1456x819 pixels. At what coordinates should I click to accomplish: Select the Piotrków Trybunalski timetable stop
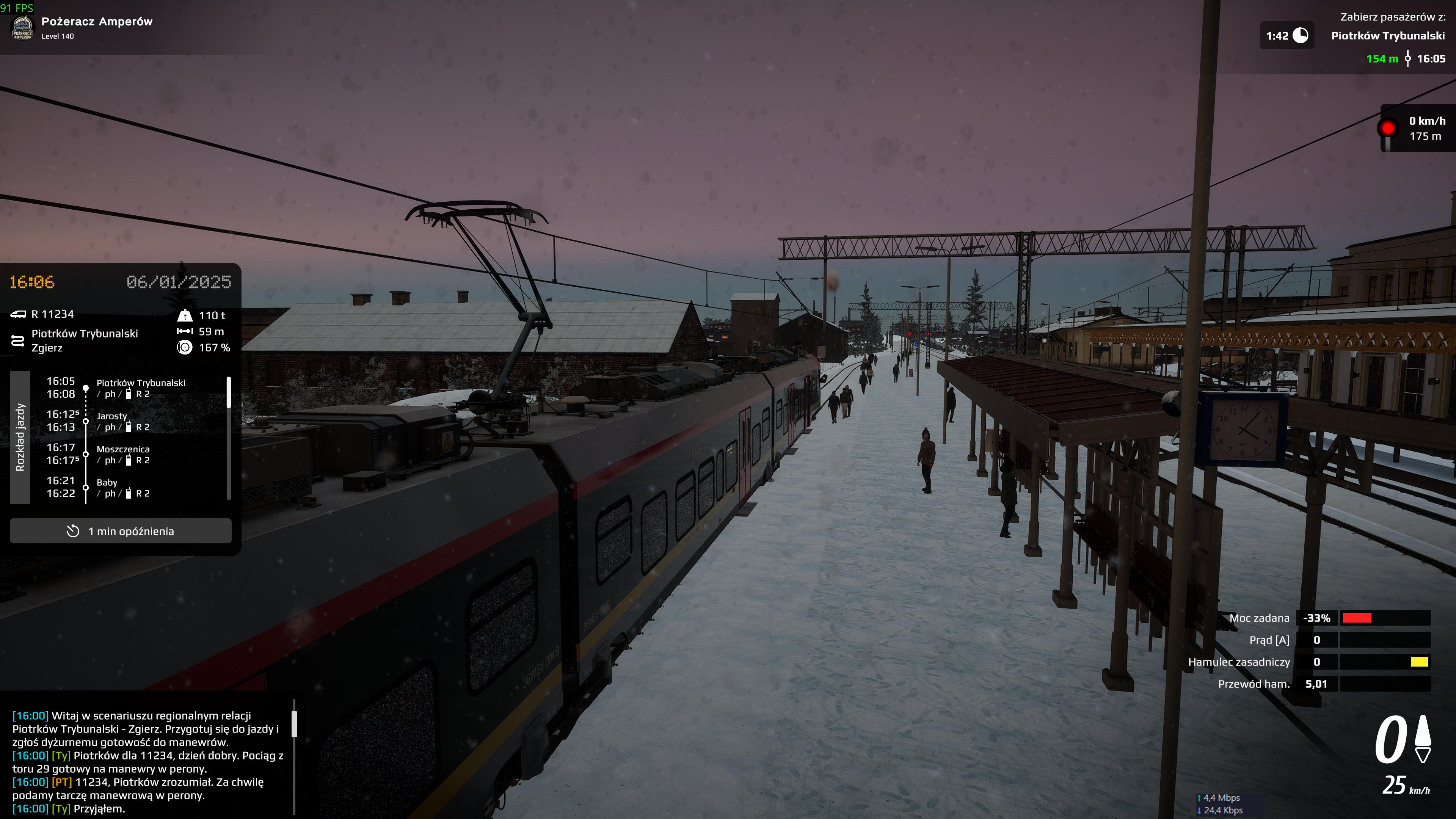click(141, 388)
